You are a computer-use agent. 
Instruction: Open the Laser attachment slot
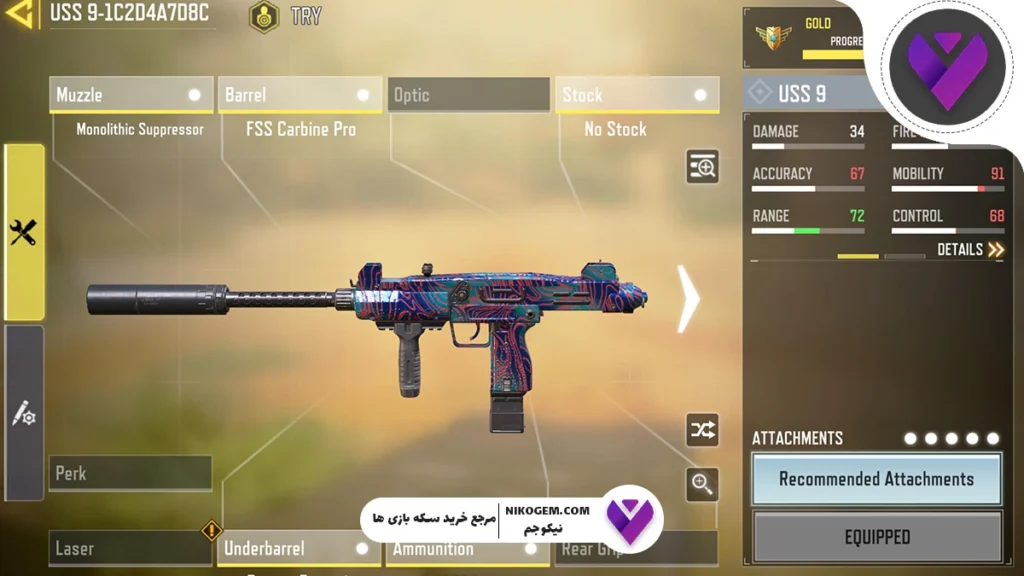coord(130,548)
